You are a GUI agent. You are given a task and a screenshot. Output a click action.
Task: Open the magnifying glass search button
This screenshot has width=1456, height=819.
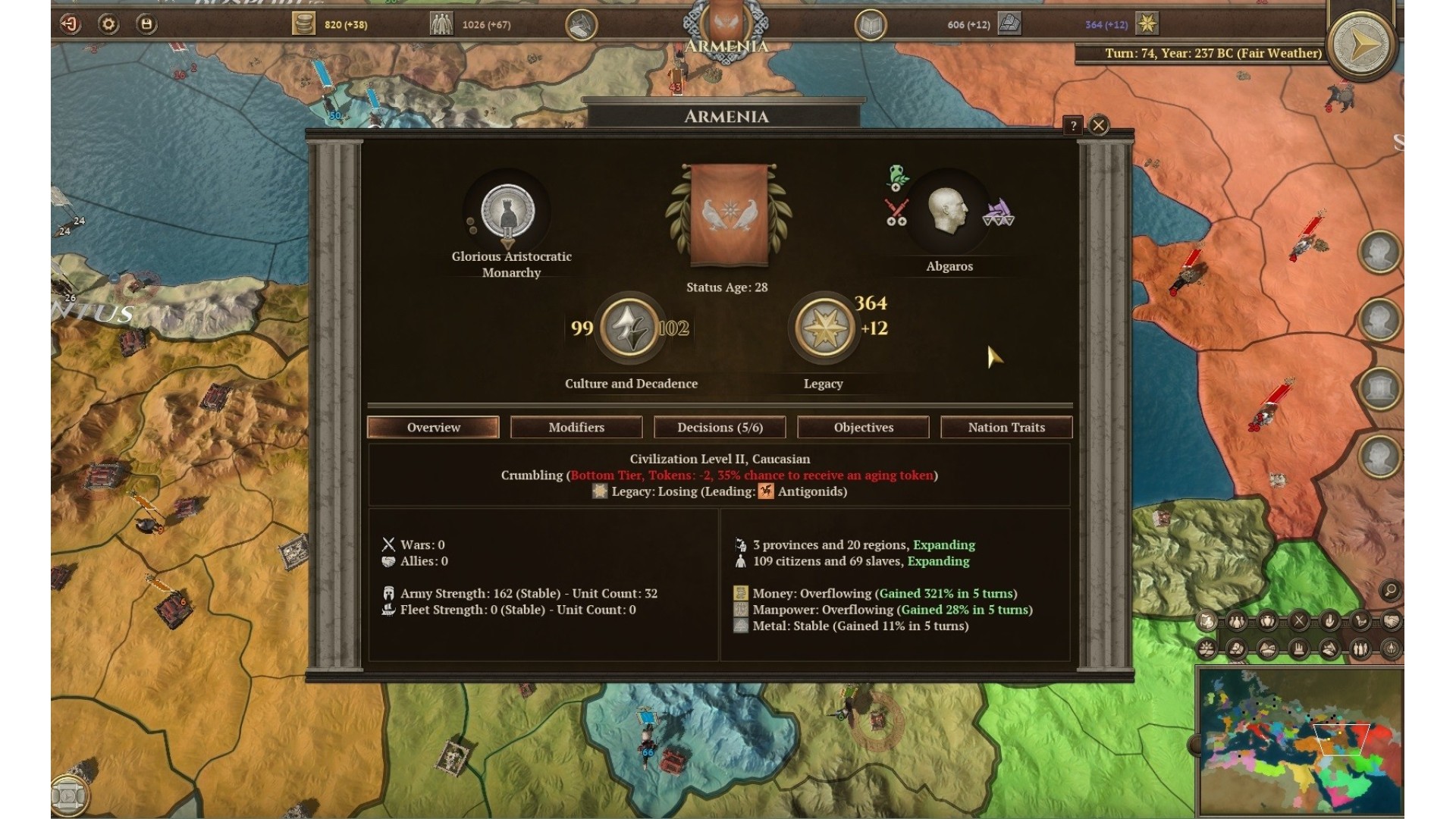coord(1390,590)
